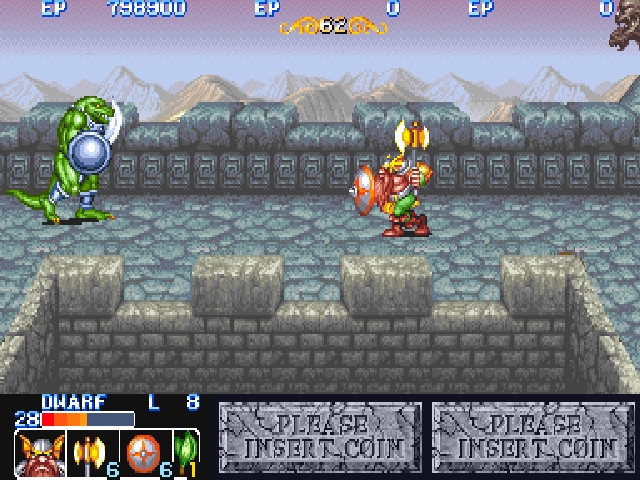The width and height of the screenshot is (640, 480).
Task: Click the Dwarf character portrait
Action: [33, 453]
